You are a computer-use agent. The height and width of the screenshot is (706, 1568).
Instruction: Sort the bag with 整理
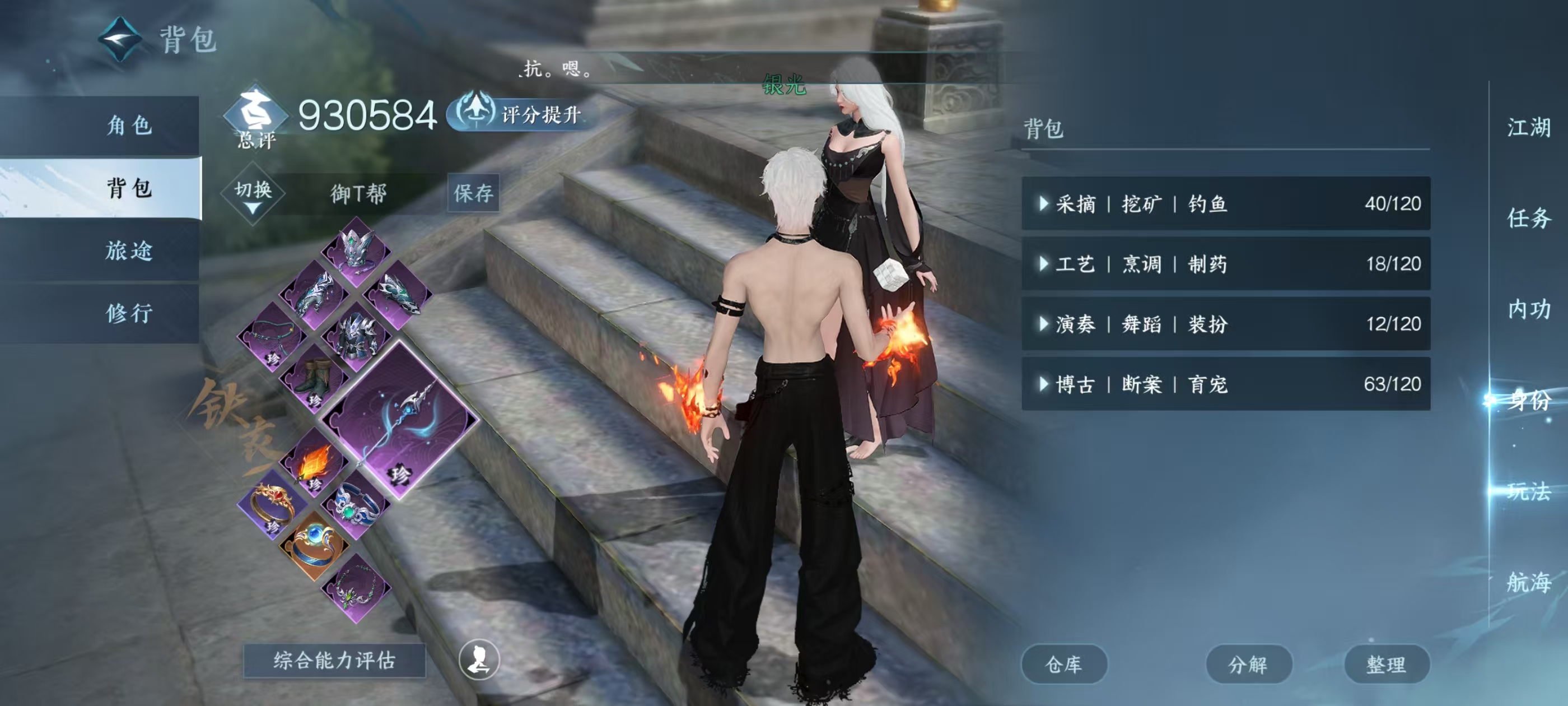(x=1386, y=664)
